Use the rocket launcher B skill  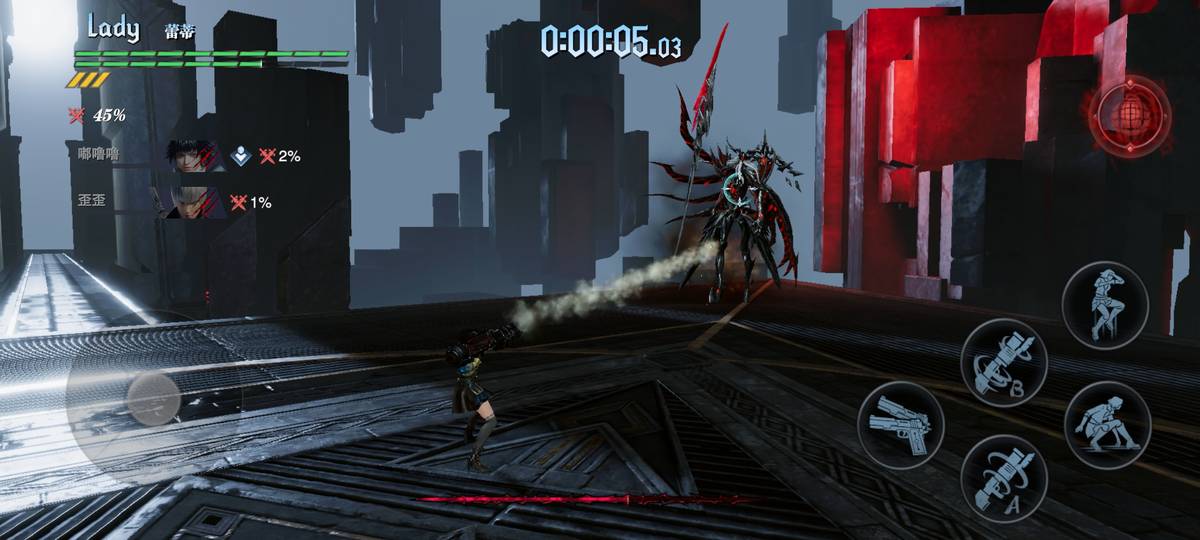tap(1003, 363)
